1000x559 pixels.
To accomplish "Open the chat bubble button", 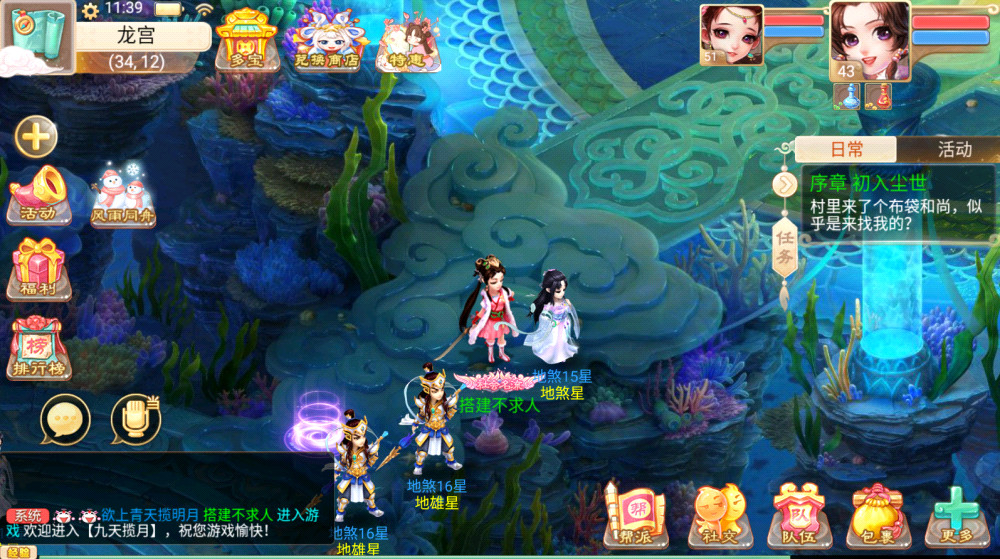I will 65,421.
